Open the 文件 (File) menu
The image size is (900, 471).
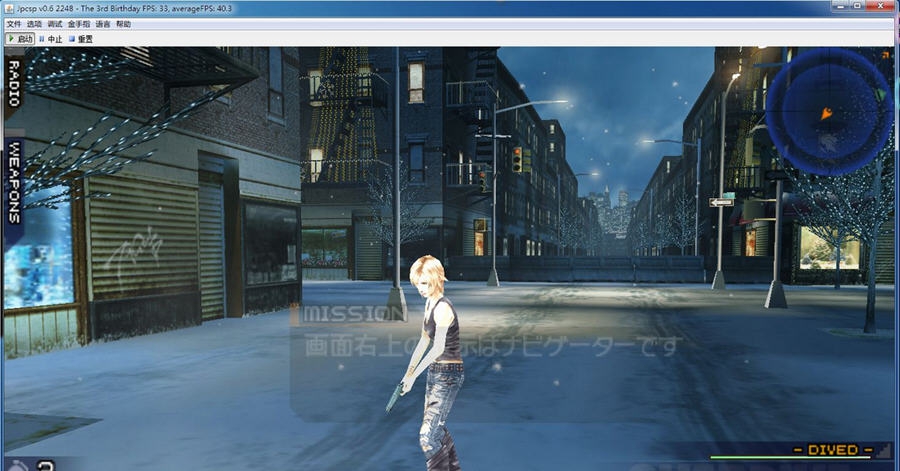(14, 24)
